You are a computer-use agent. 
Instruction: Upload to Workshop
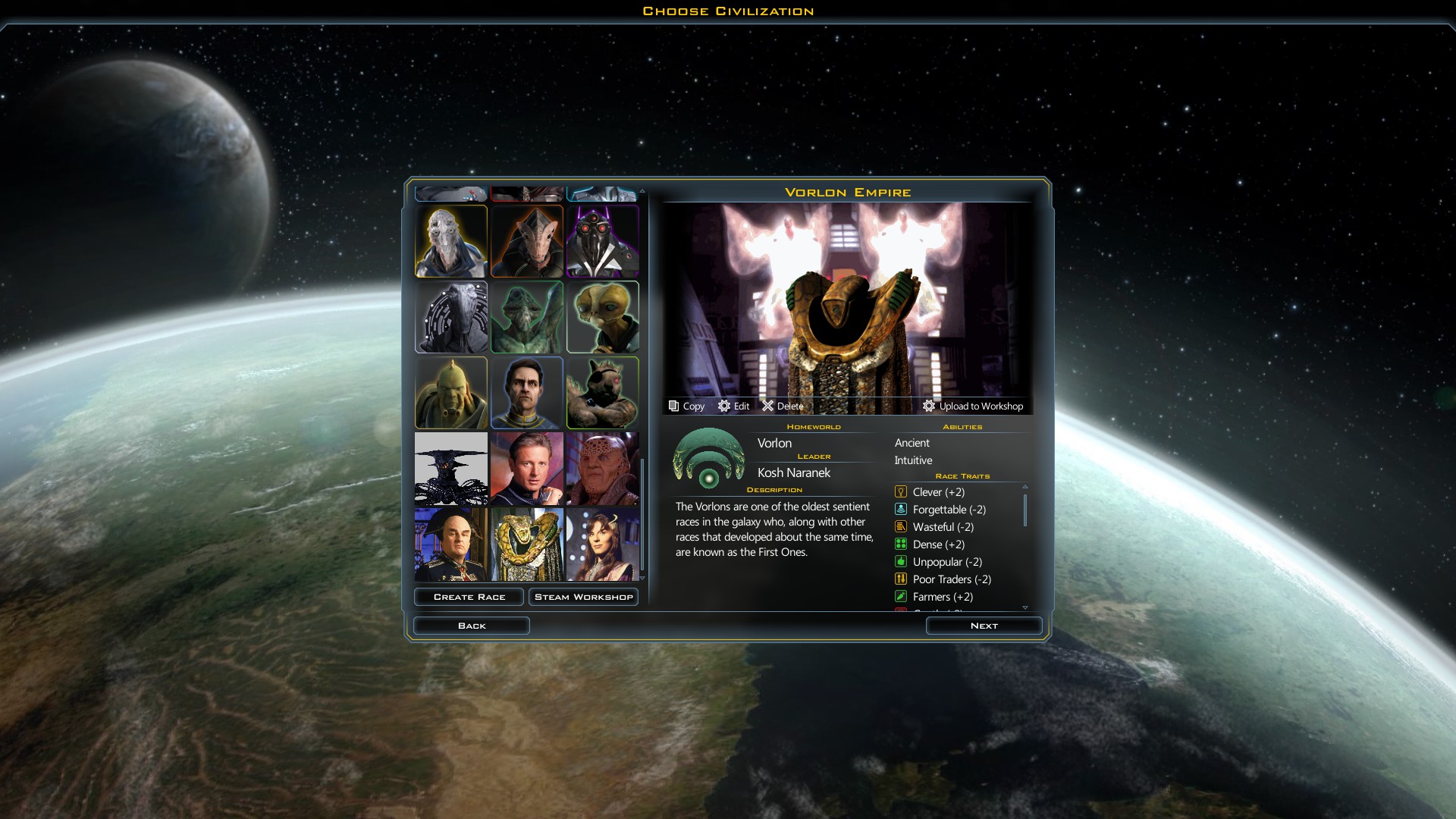tap(973, 406)
